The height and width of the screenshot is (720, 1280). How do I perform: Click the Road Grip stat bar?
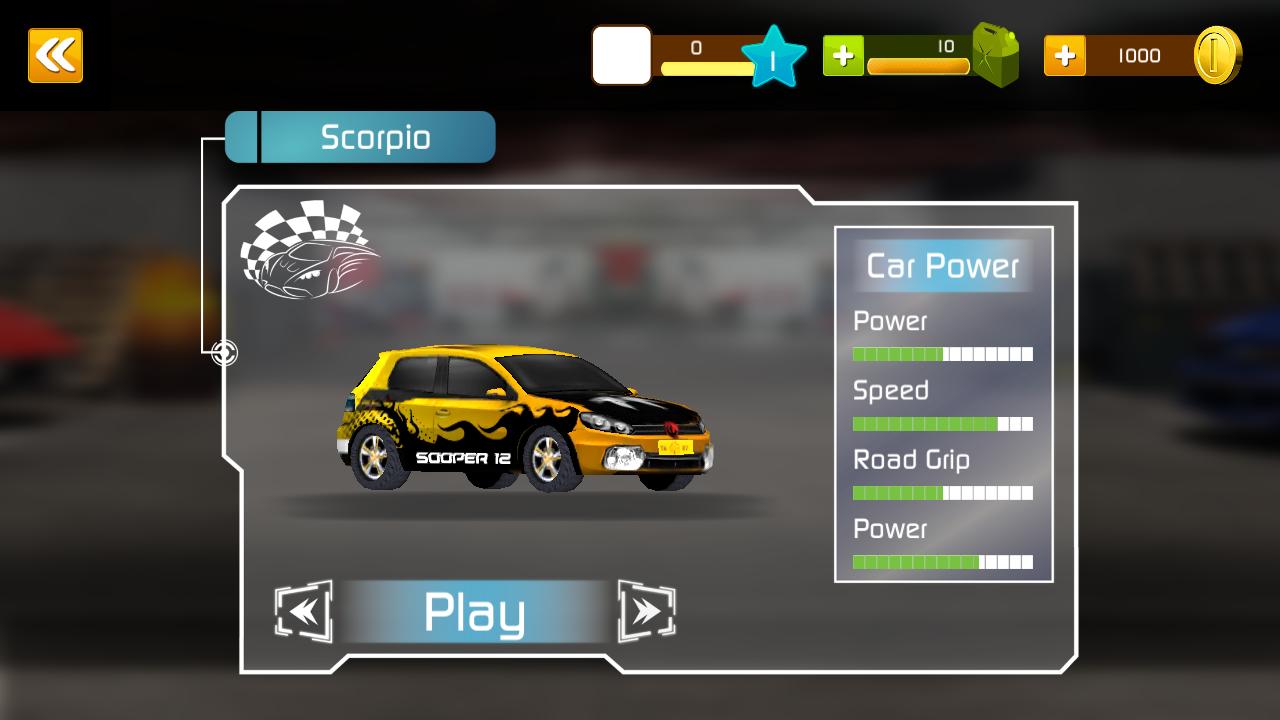pos(941,491)
